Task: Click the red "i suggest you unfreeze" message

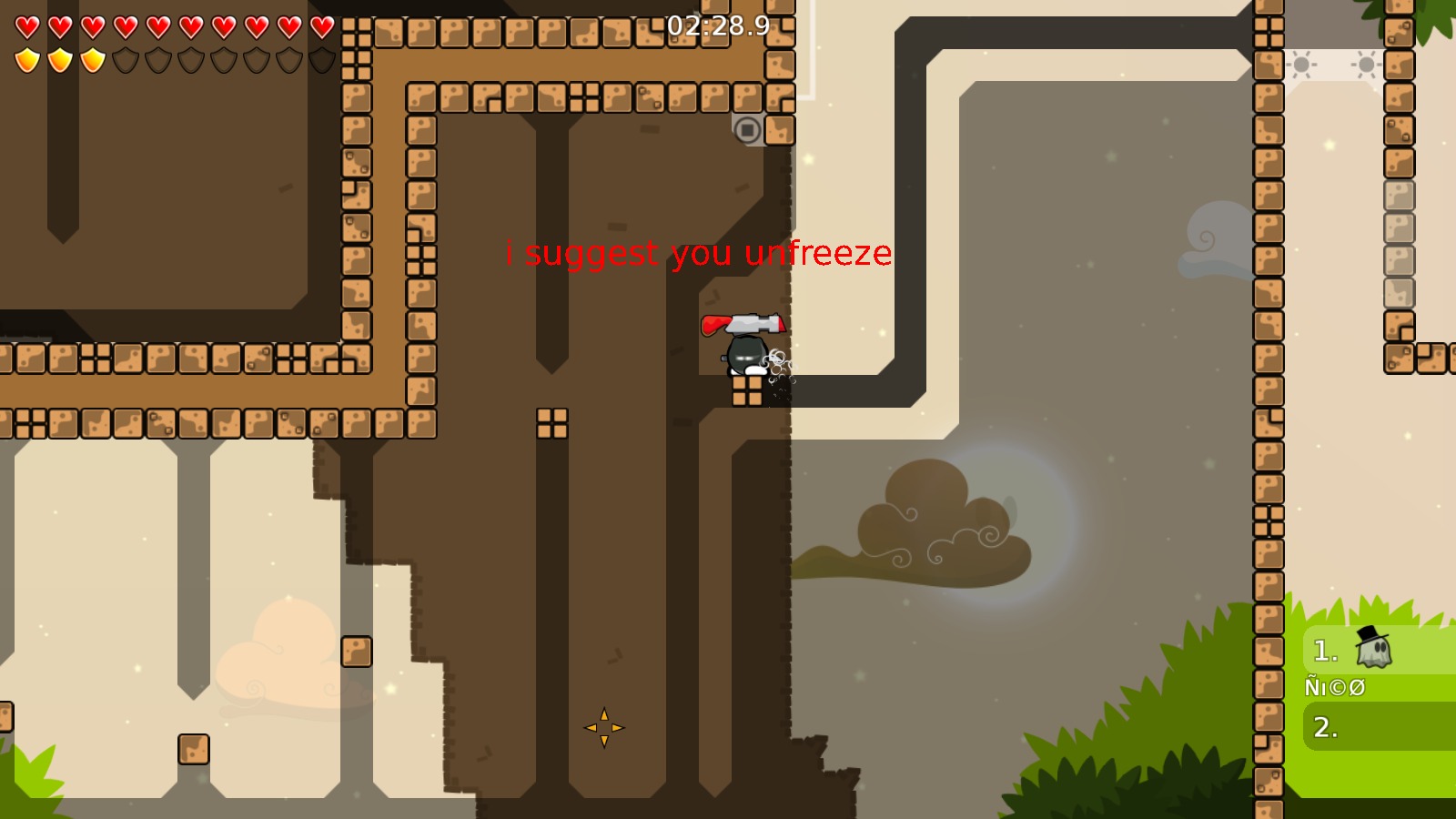Action: coord(698,253)
